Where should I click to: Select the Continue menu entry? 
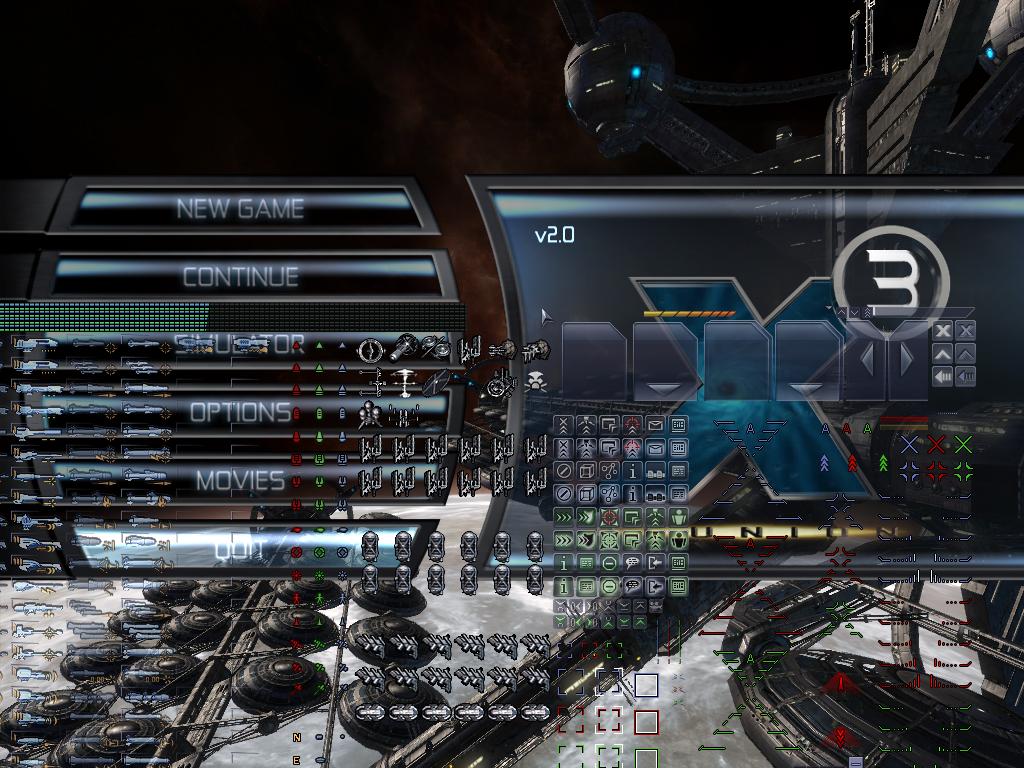[x=240, y=276]
